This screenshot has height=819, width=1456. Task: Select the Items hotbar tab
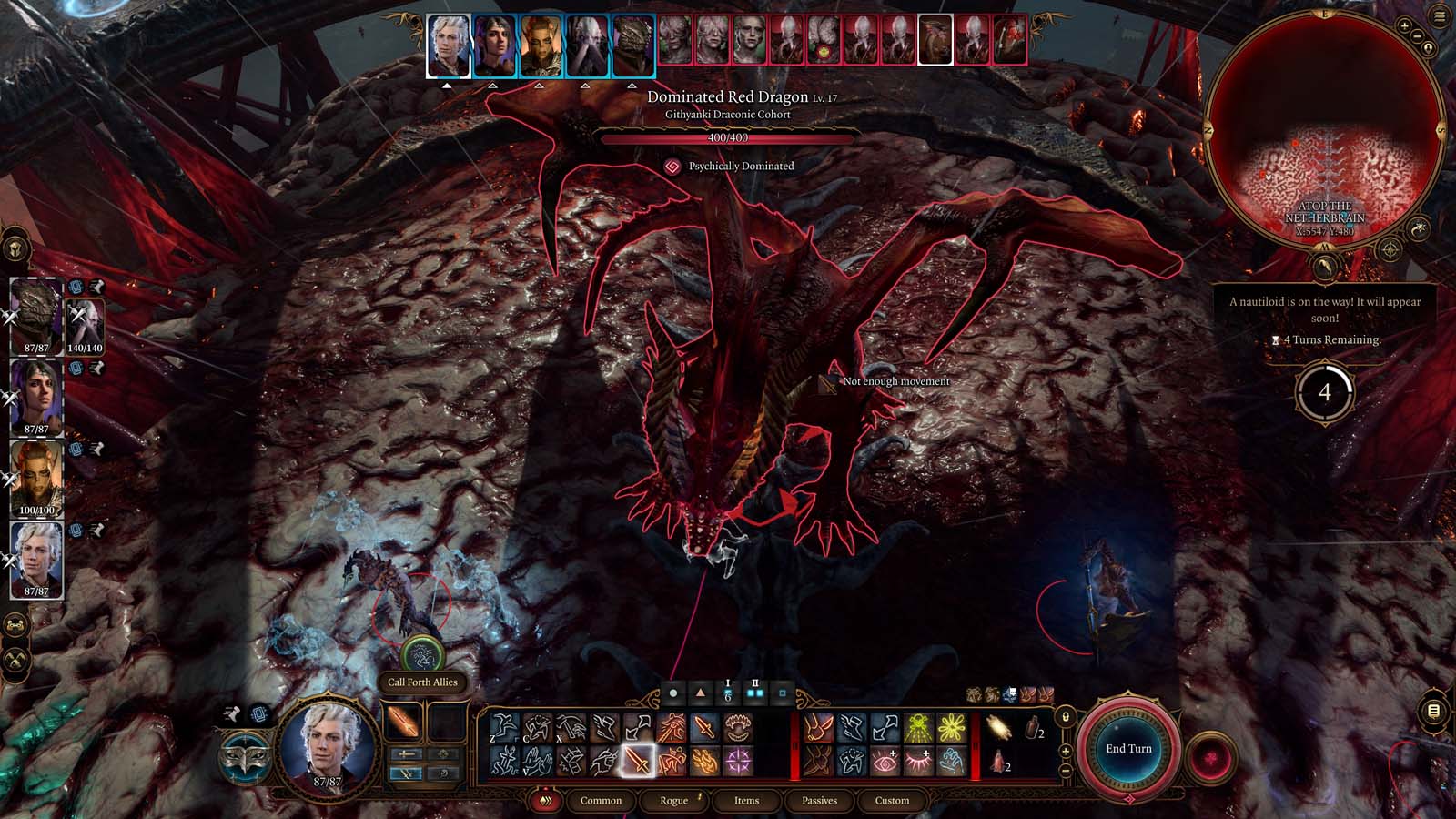(746, 801)
